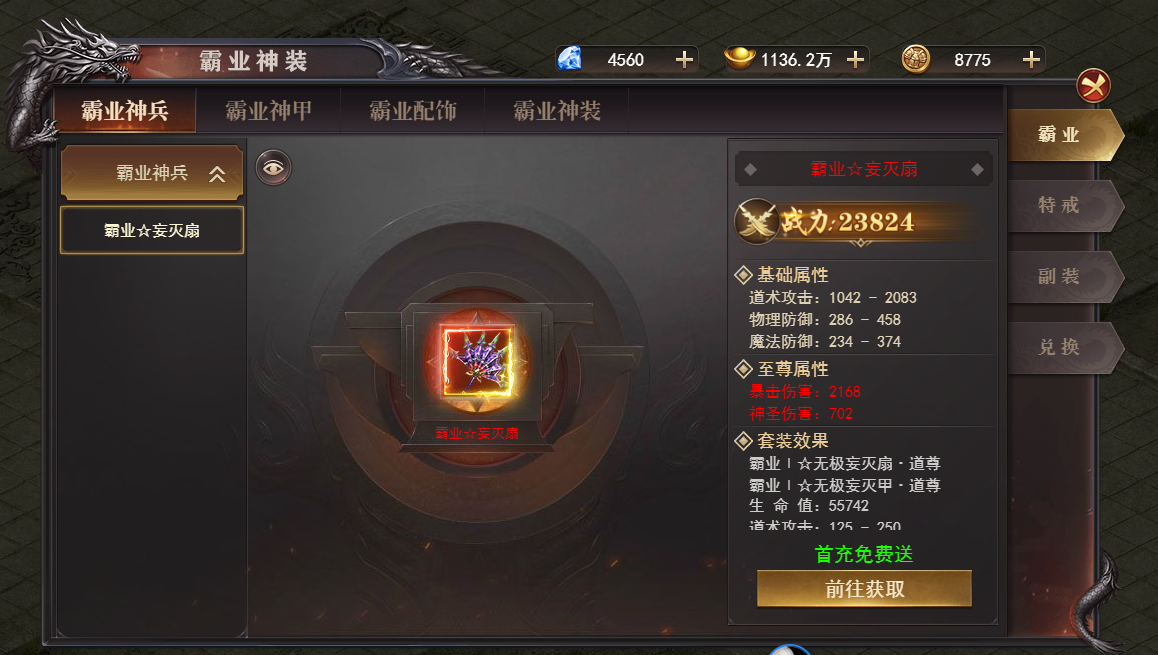Collapse the 霸业神兵 category header
The height and width of the screenshot is (655, 1158).
click(x=152, y=173)
